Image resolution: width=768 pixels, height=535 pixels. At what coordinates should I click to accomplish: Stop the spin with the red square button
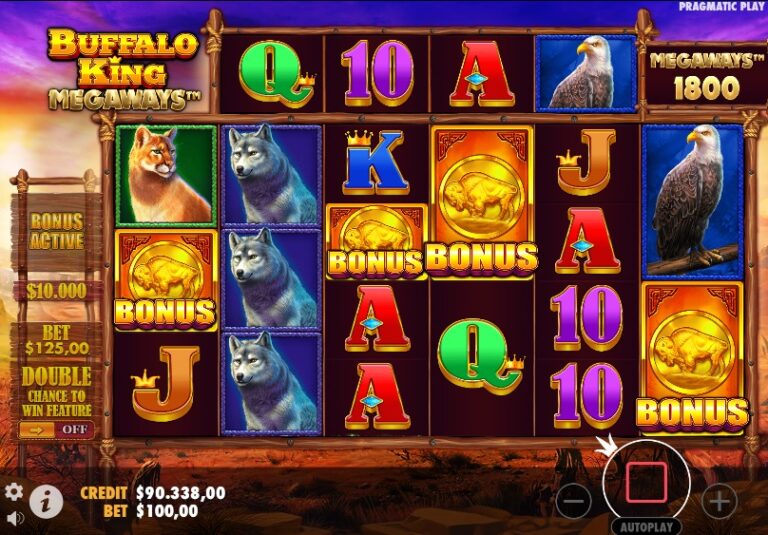click(645, 482)
